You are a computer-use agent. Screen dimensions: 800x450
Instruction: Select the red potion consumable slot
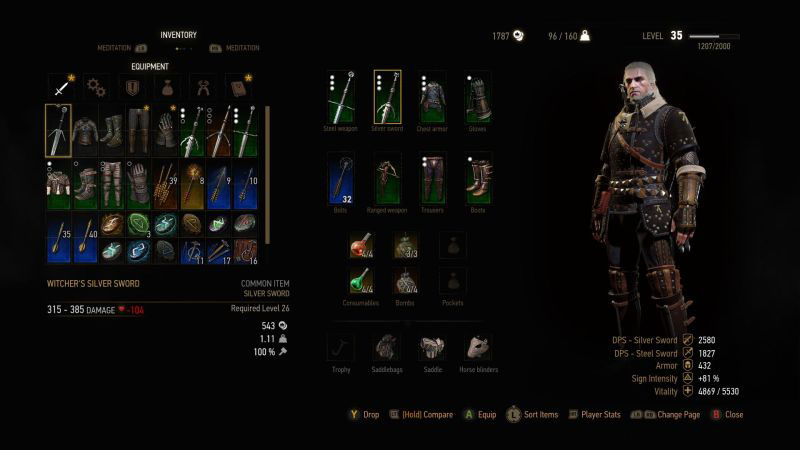tap(361, 244)
